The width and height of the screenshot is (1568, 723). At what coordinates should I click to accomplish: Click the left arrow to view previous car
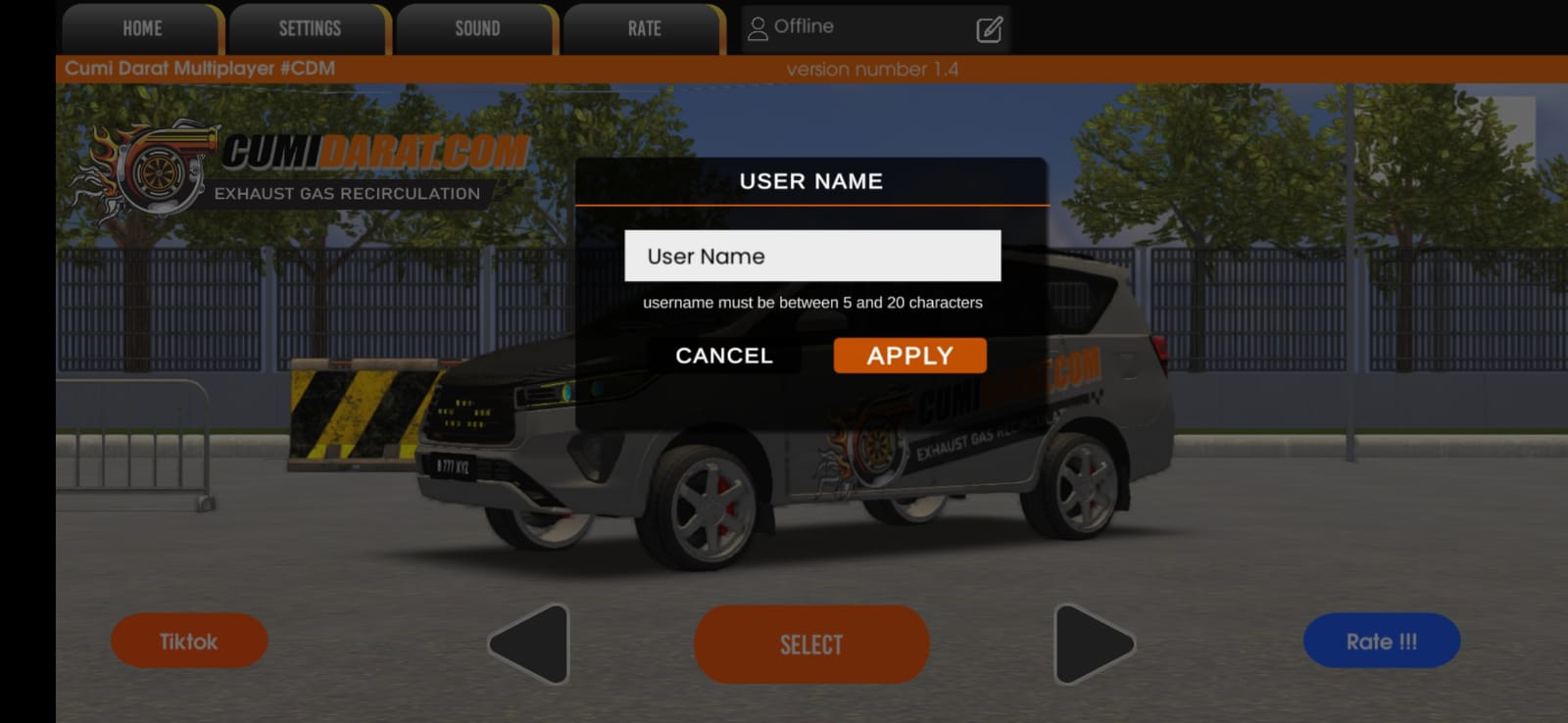(530, 644)
